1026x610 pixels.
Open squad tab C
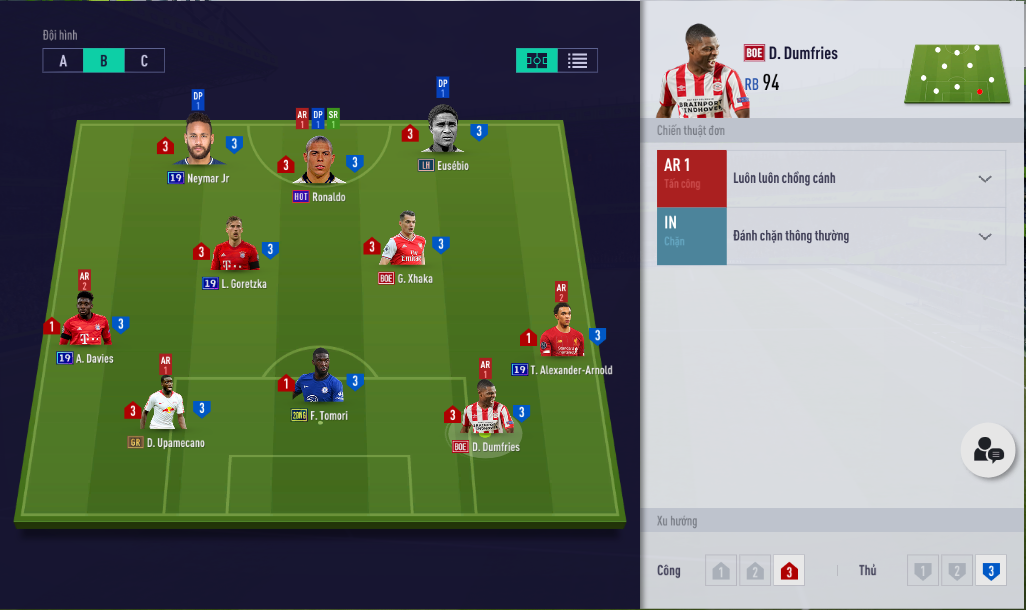(144, 61)
